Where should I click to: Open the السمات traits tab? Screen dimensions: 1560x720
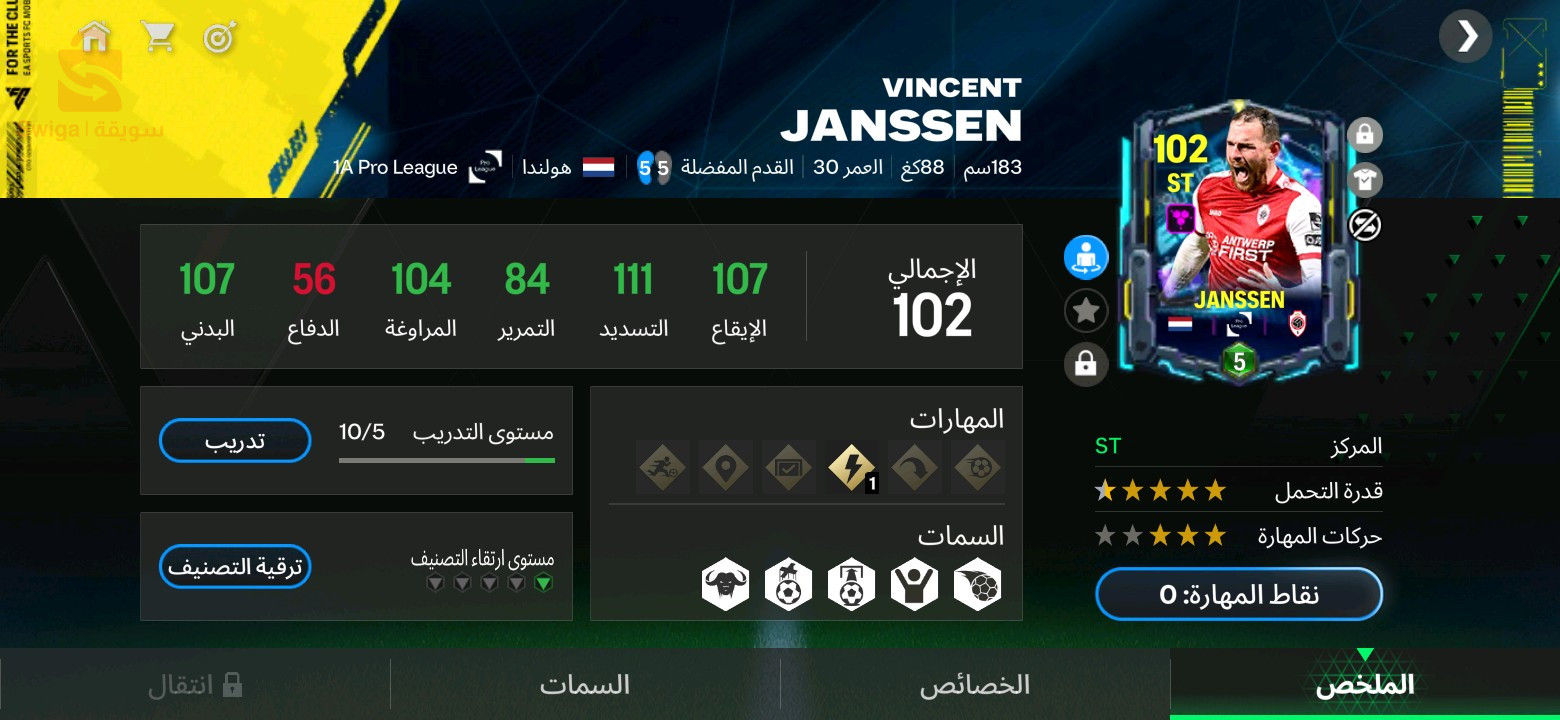[x=585, y=685]
